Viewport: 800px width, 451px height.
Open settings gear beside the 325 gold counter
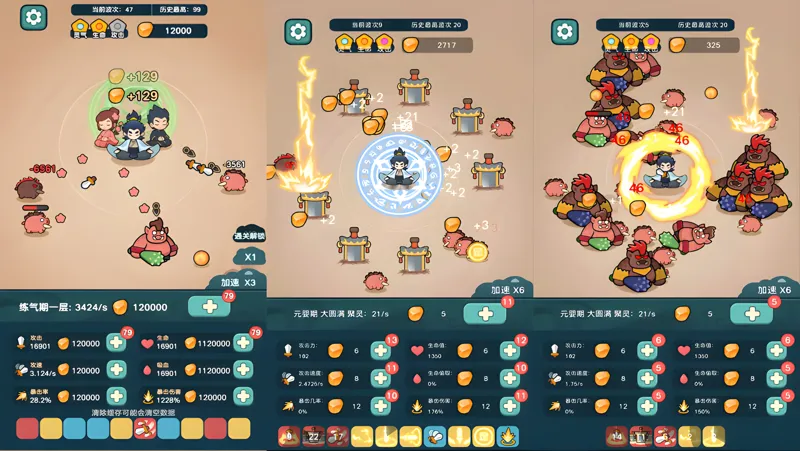coord(567,31)
